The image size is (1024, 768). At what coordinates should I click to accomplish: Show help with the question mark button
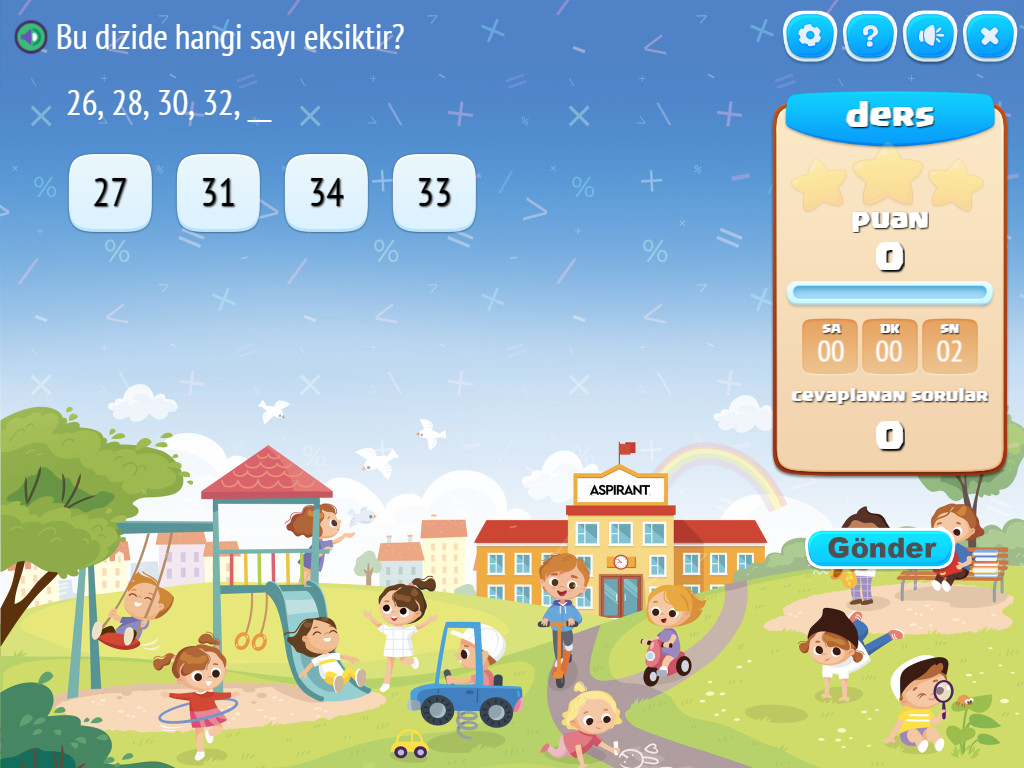coord(870,37)
